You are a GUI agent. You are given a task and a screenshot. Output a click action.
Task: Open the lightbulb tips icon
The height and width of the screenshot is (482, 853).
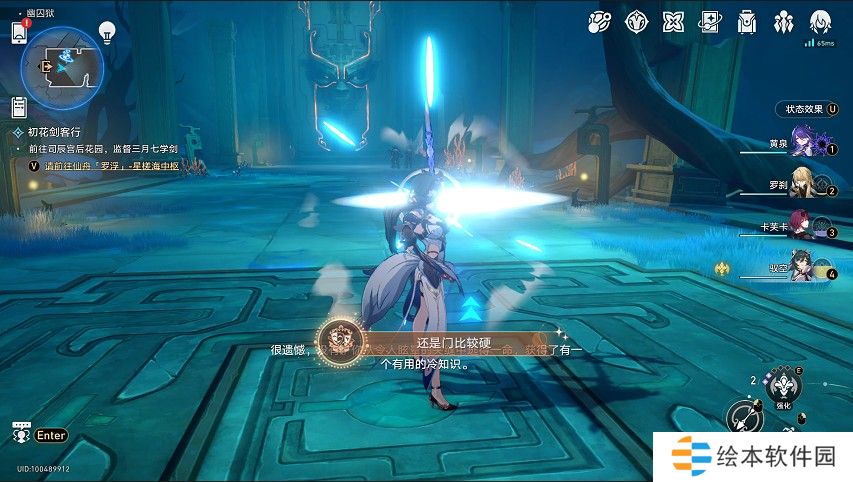click(107, 32)
